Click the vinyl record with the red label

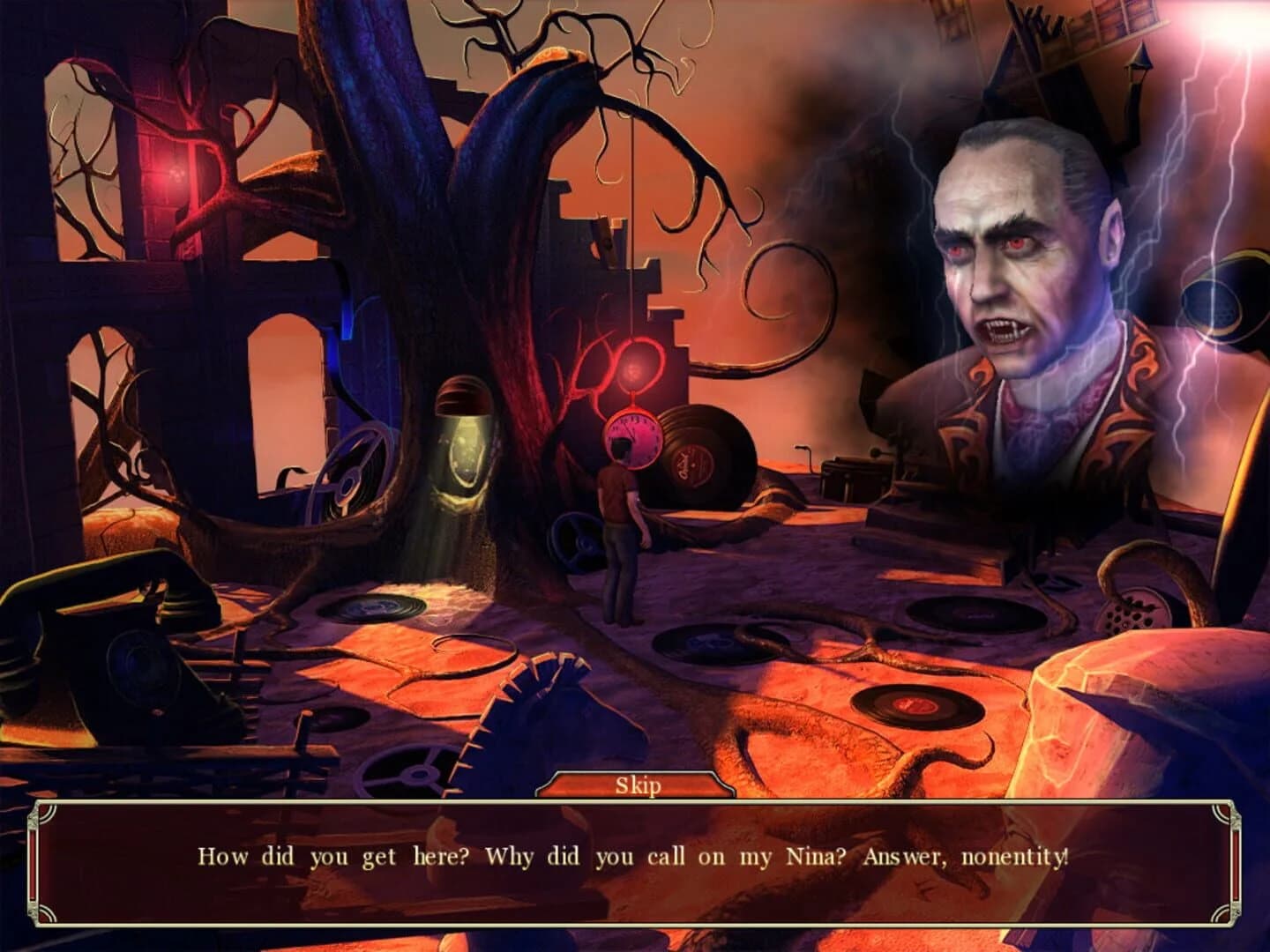pyautogui.click(x=917, y=705)
